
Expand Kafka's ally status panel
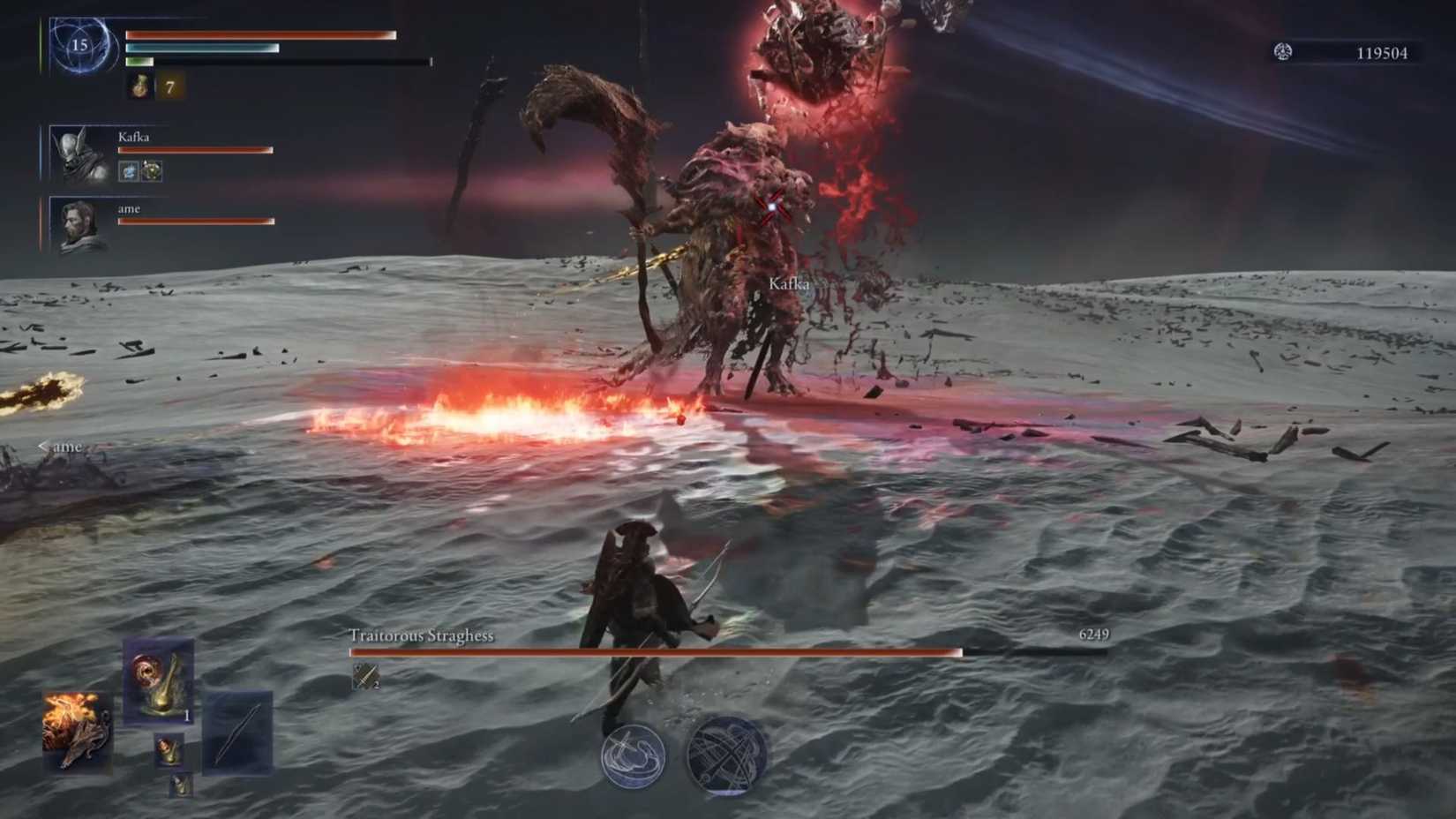[79, 153]
